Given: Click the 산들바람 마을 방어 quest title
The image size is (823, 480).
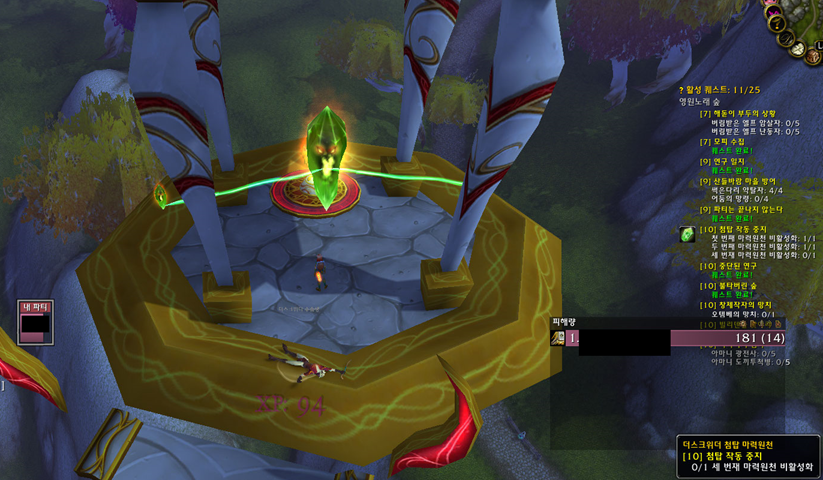Looking at the screenshot, I should click(747, 181).
